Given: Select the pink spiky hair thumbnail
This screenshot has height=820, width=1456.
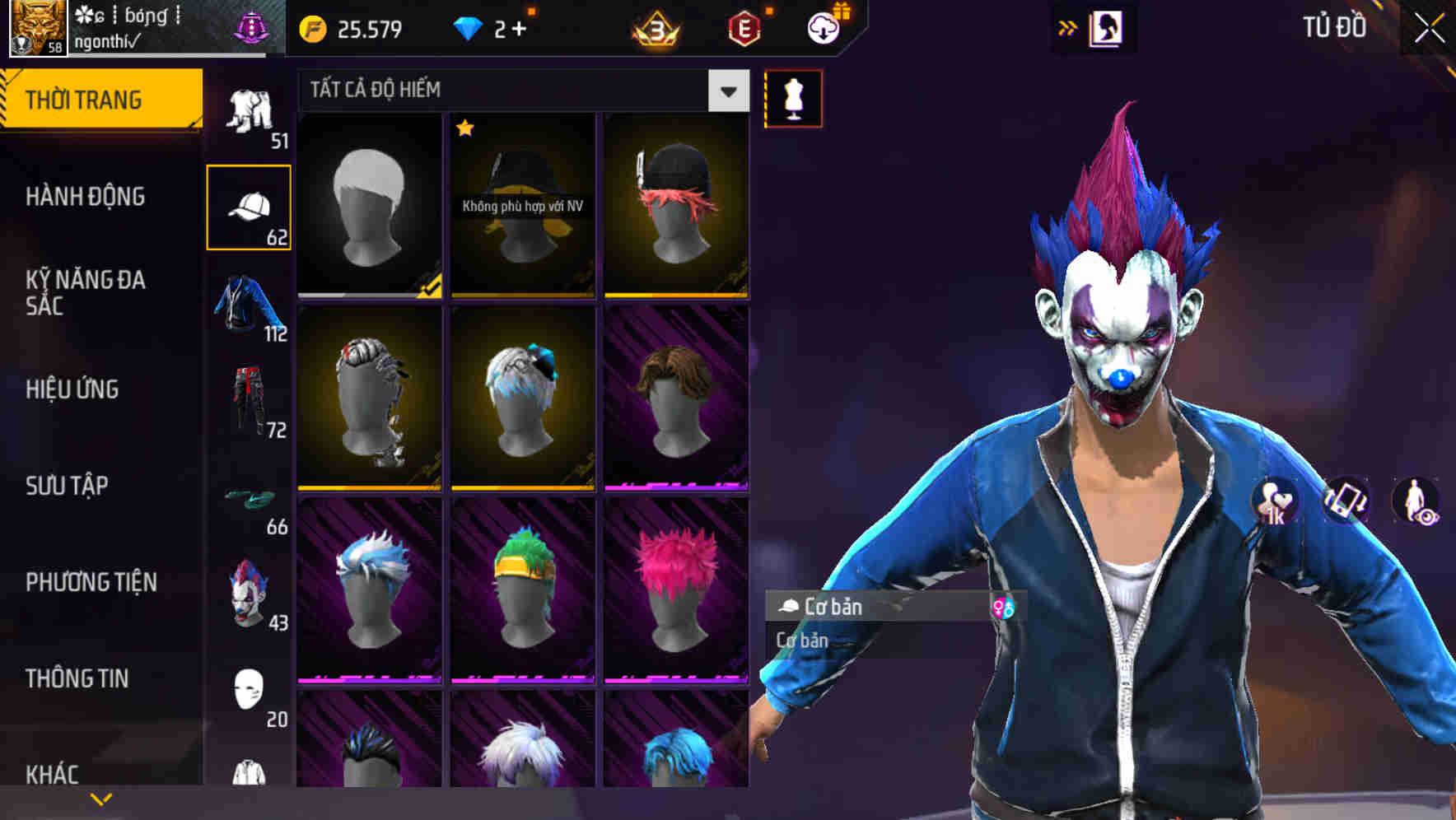Looking at the screenshot, I should (677, 589).
